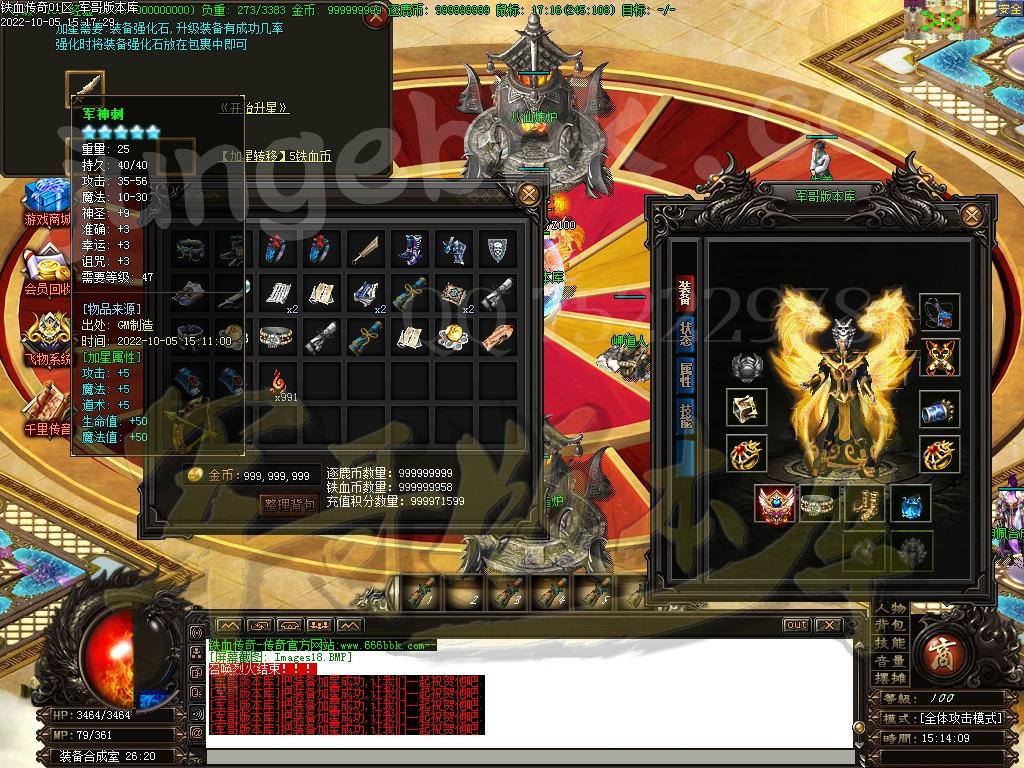Switch to the 状态 status tab
Viewport: 1024px width, 768px height.
point(686,334)
